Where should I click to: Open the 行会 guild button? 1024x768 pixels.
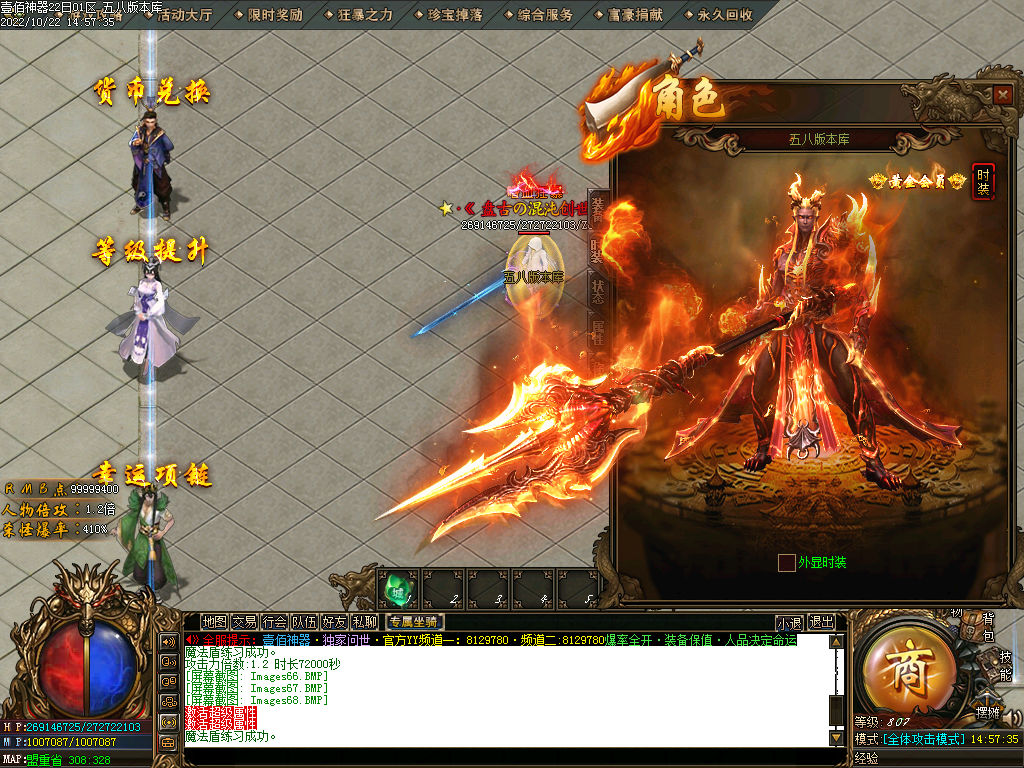(274, 622)
